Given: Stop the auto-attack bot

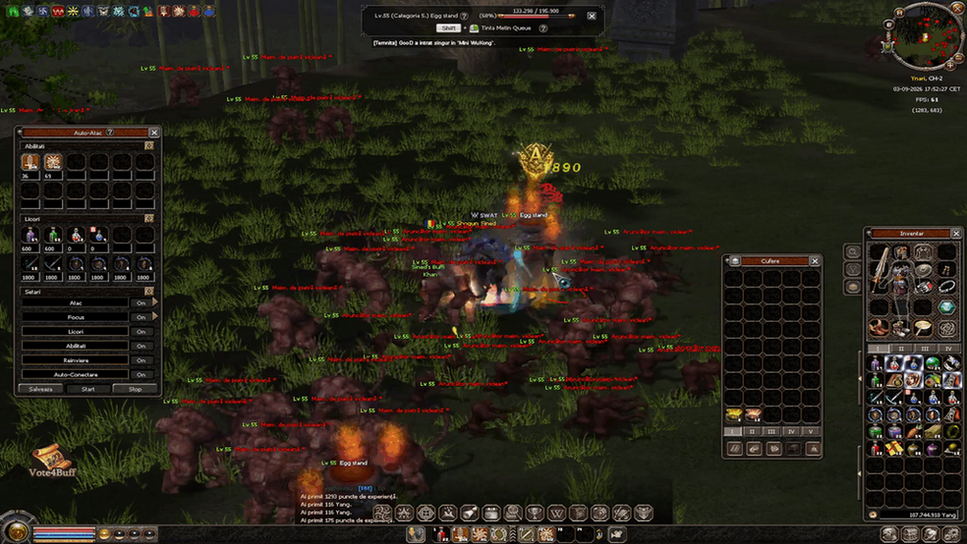Looking at the screenshot, I should point(135,389).
